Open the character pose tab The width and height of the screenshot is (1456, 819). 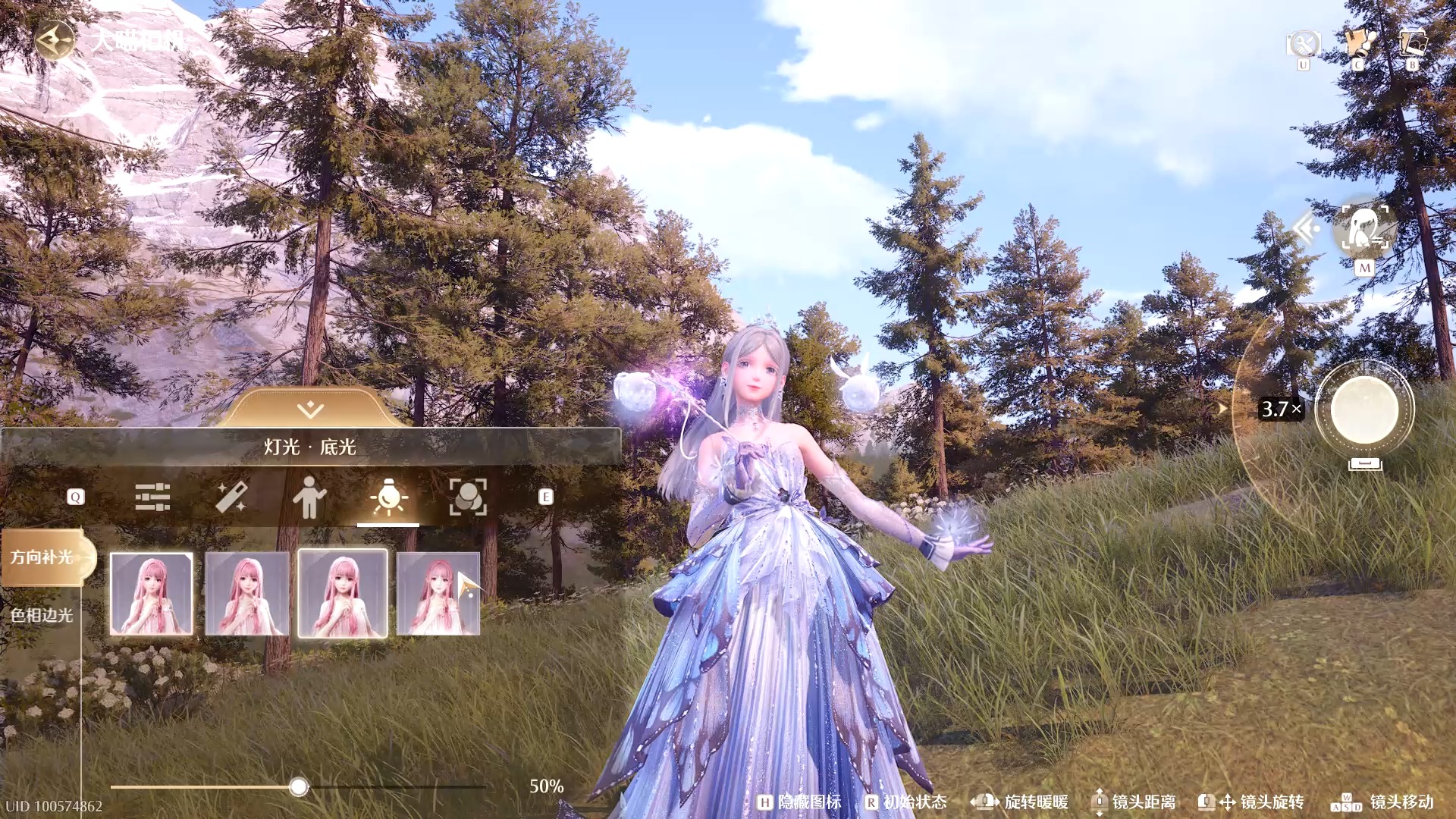coord(309,497)
